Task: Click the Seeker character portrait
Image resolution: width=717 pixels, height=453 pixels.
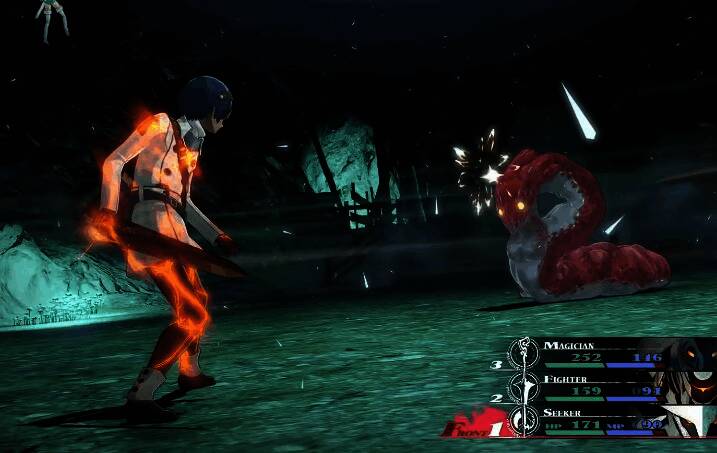Action: pos(694,420)
